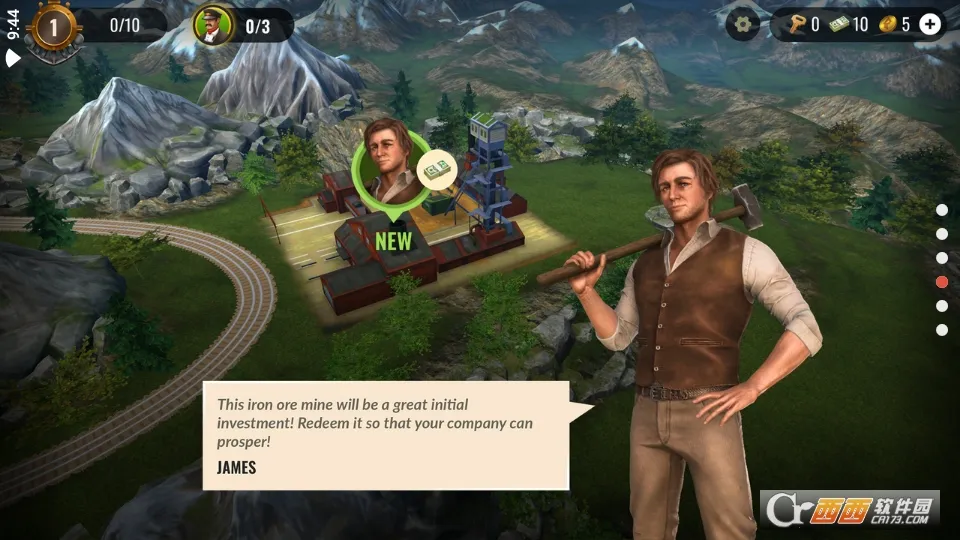Select the red highlighted page dot
Viewport: 960px width, 540px height.
tap(942, 282)
